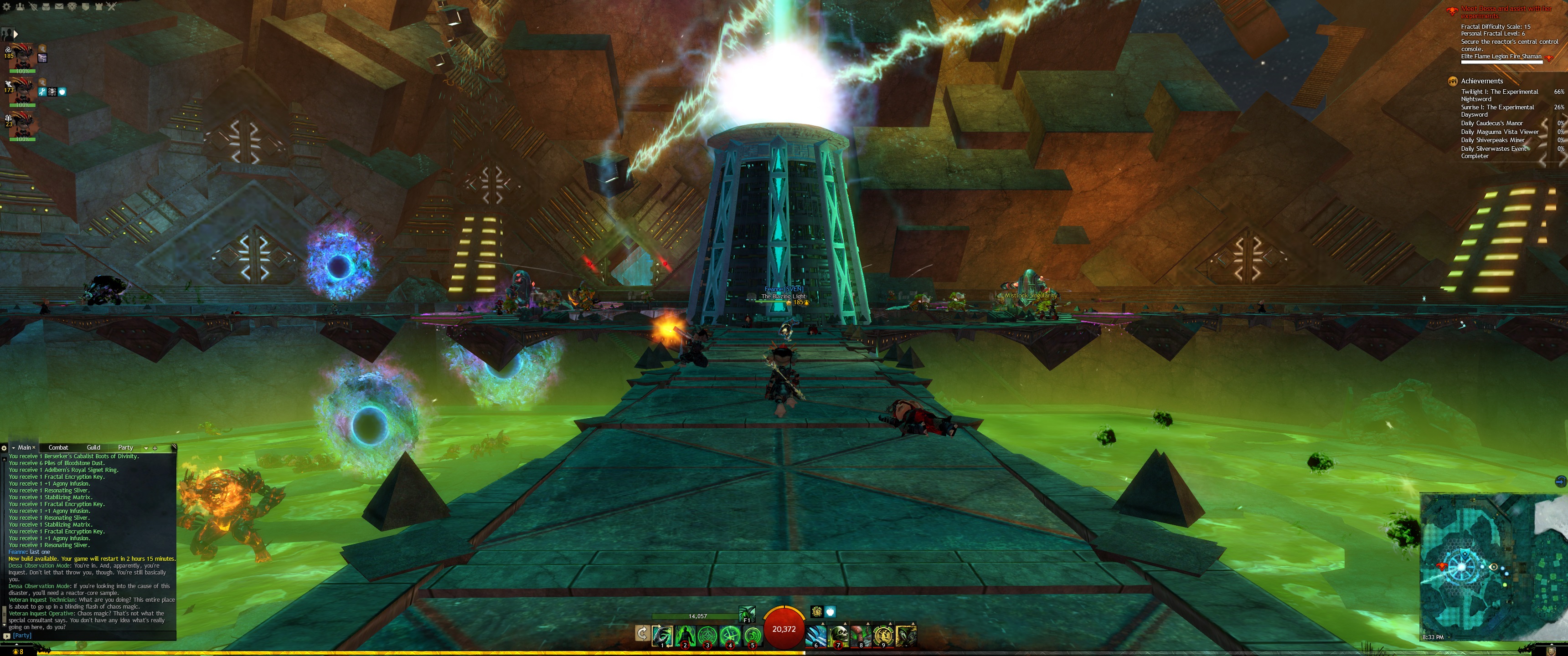Open the crossed swords PvP icon
1568x656 pixels.
(111, 7)
